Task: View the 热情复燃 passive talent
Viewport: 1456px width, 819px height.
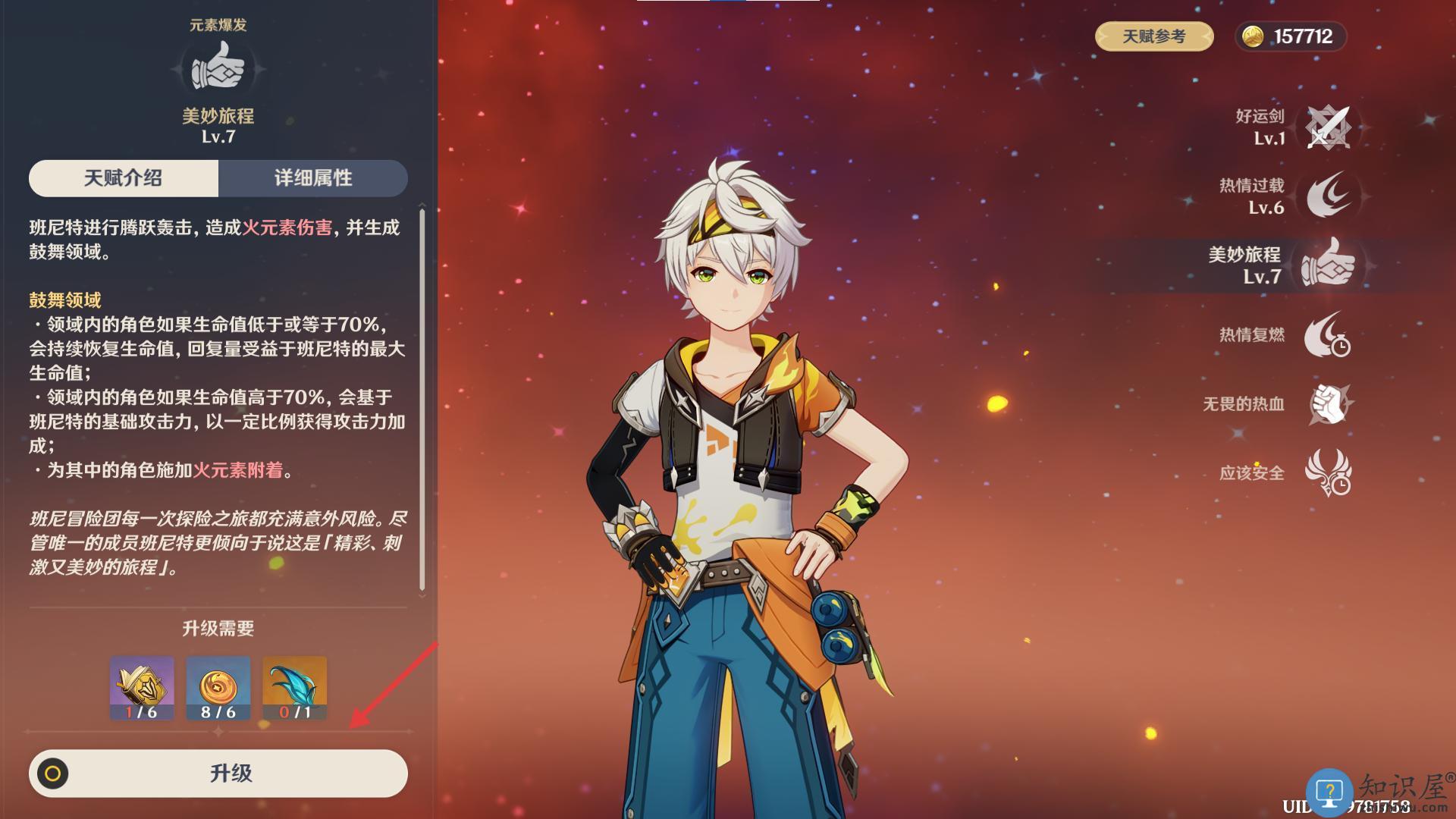Action: pyautogui.click(x=1327, y=334)
